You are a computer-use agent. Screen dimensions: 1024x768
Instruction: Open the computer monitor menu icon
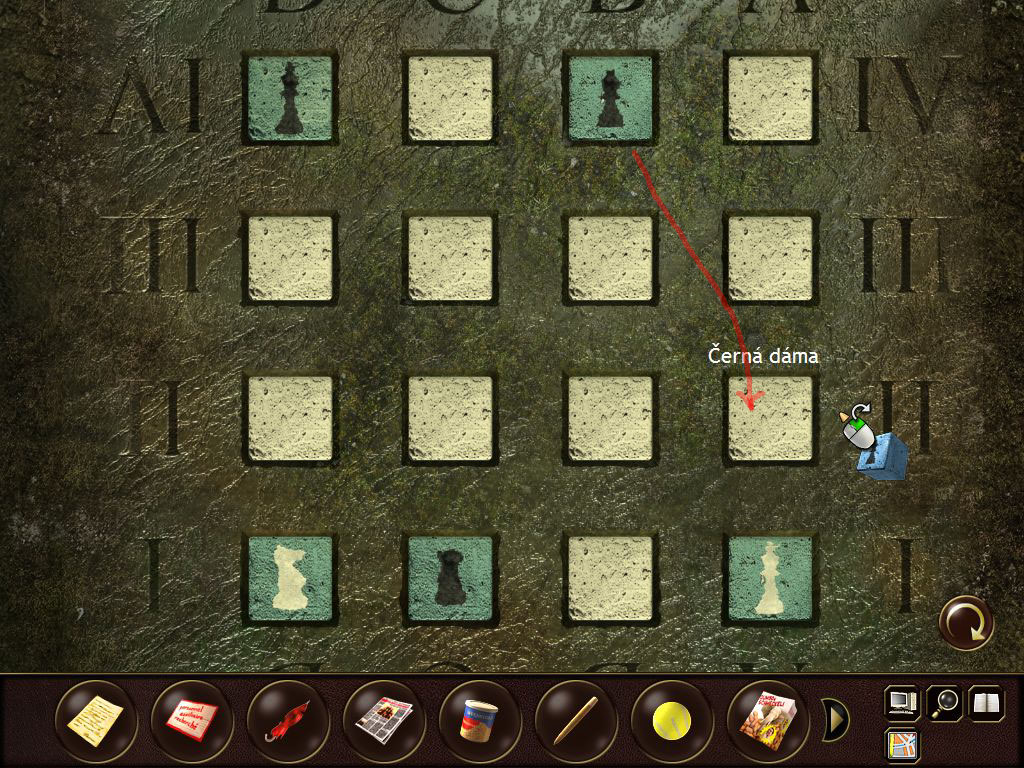(x=902, y=702)
